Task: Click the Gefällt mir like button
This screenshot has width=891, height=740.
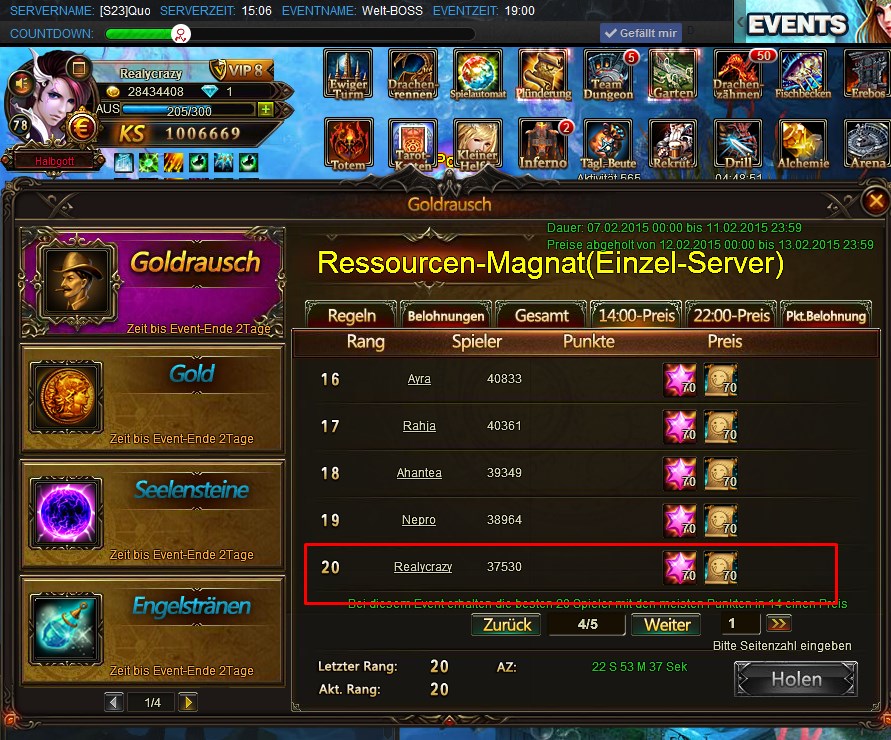Action: [639, 33]
